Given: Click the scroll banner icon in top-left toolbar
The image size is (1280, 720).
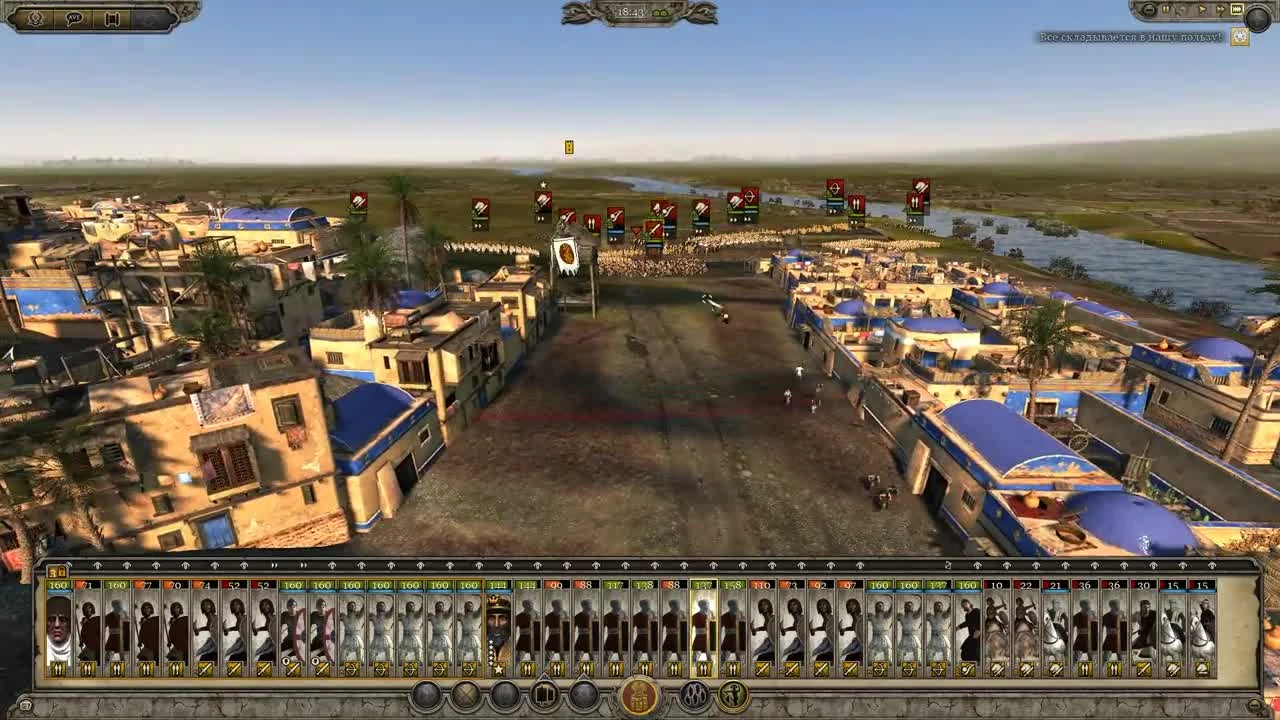Looking at the screenshot, I should pos(112,17).
